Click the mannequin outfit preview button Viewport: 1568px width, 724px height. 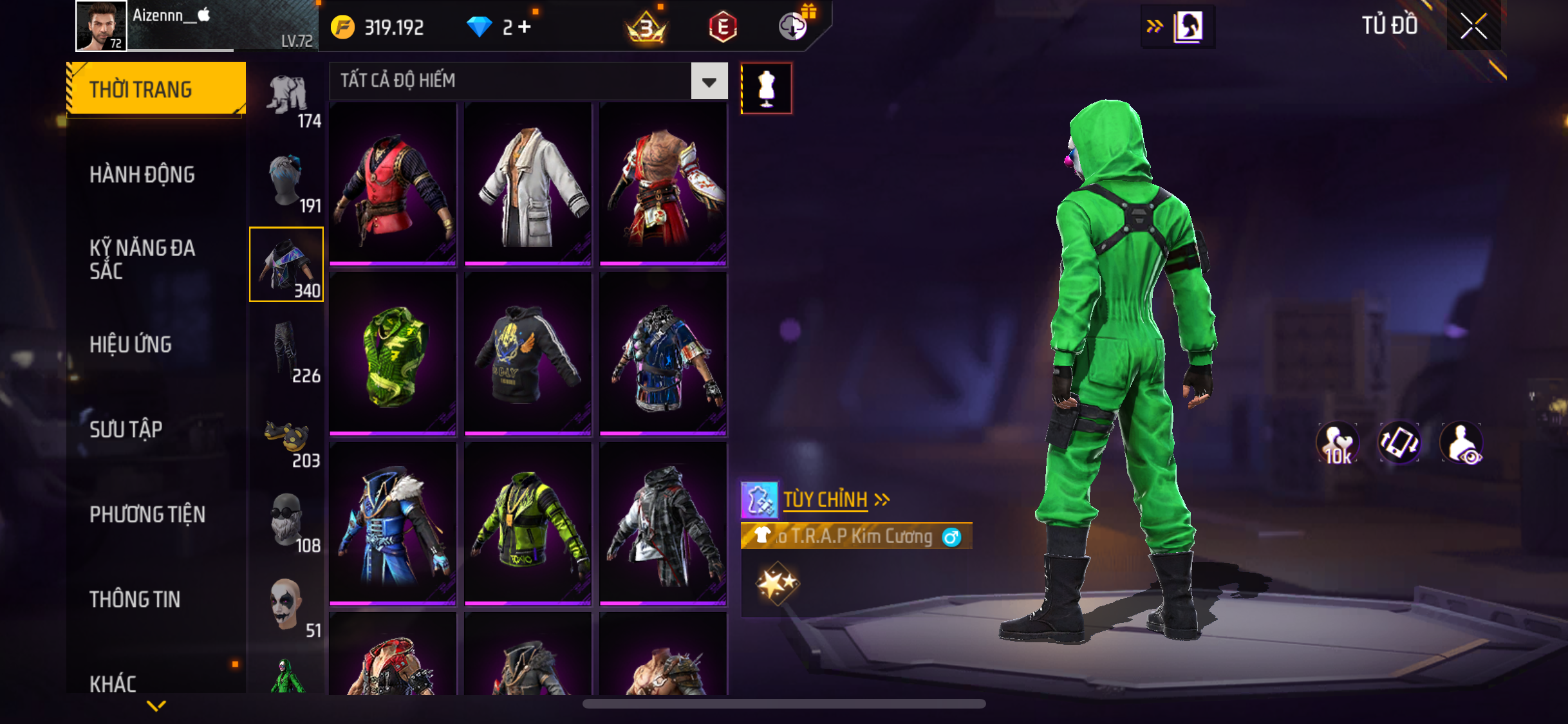(766, 89)
